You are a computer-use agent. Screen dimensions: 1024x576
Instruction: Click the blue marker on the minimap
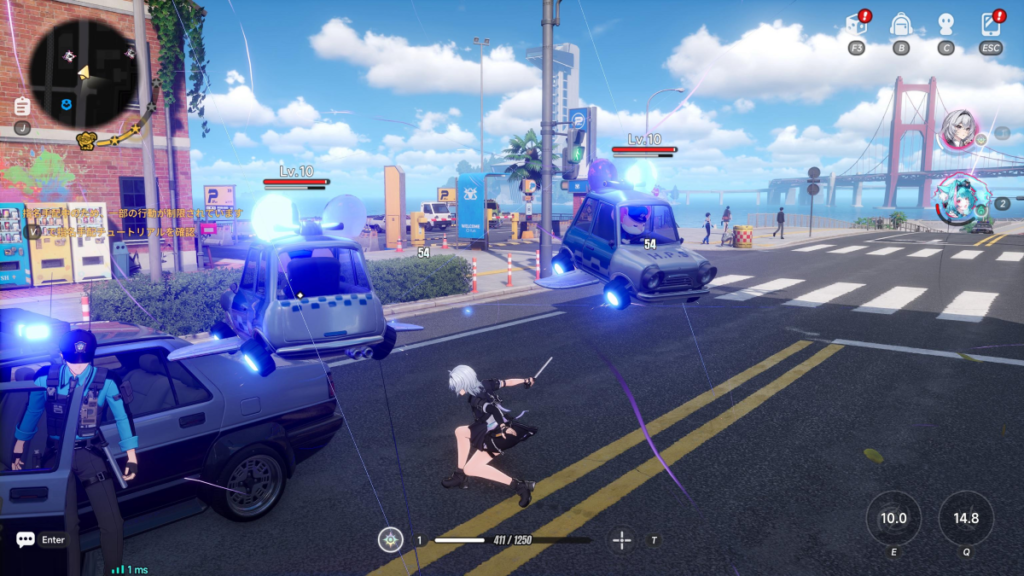coord(67,104)
